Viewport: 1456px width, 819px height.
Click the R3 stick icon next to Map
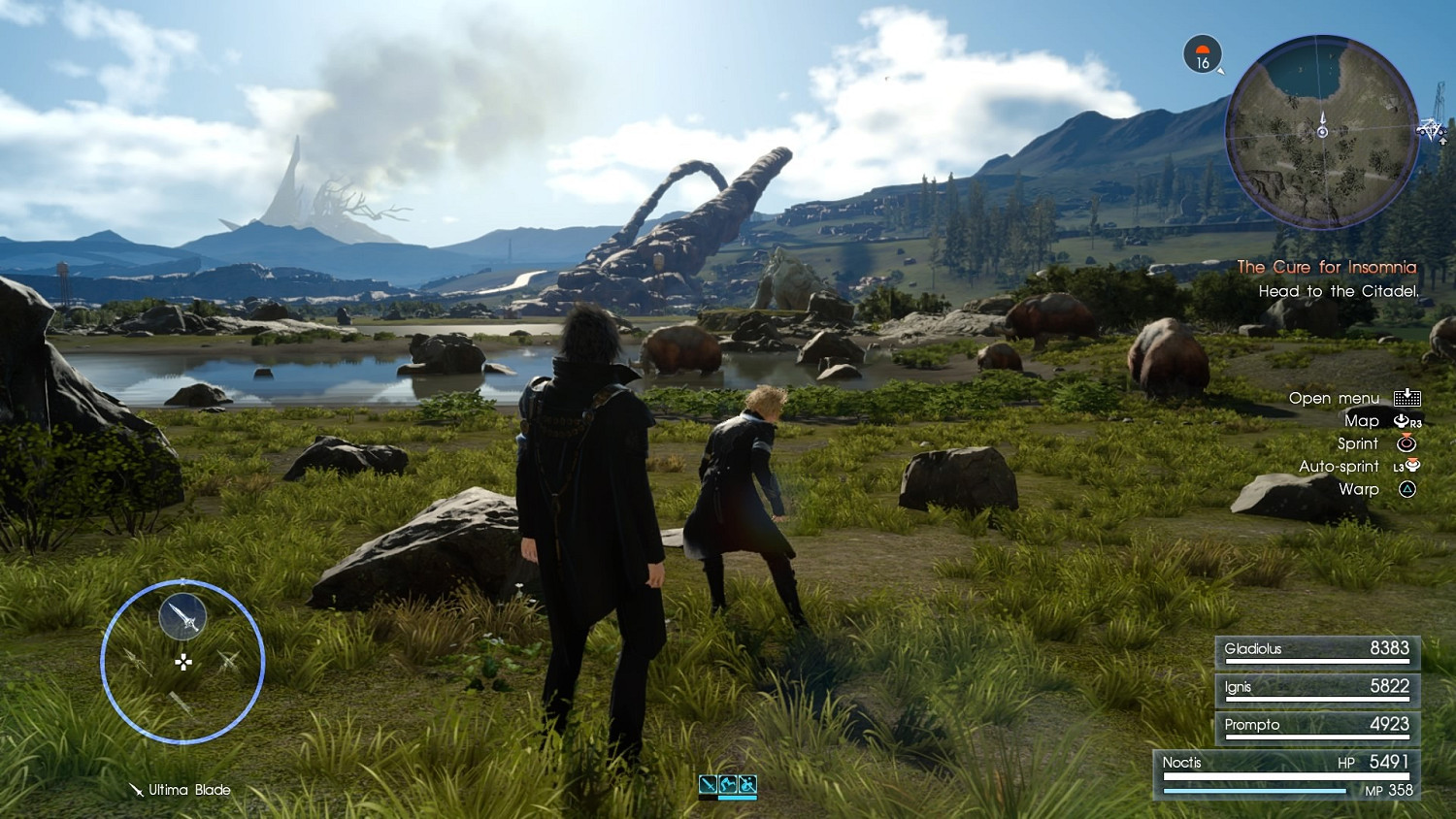1404,420
